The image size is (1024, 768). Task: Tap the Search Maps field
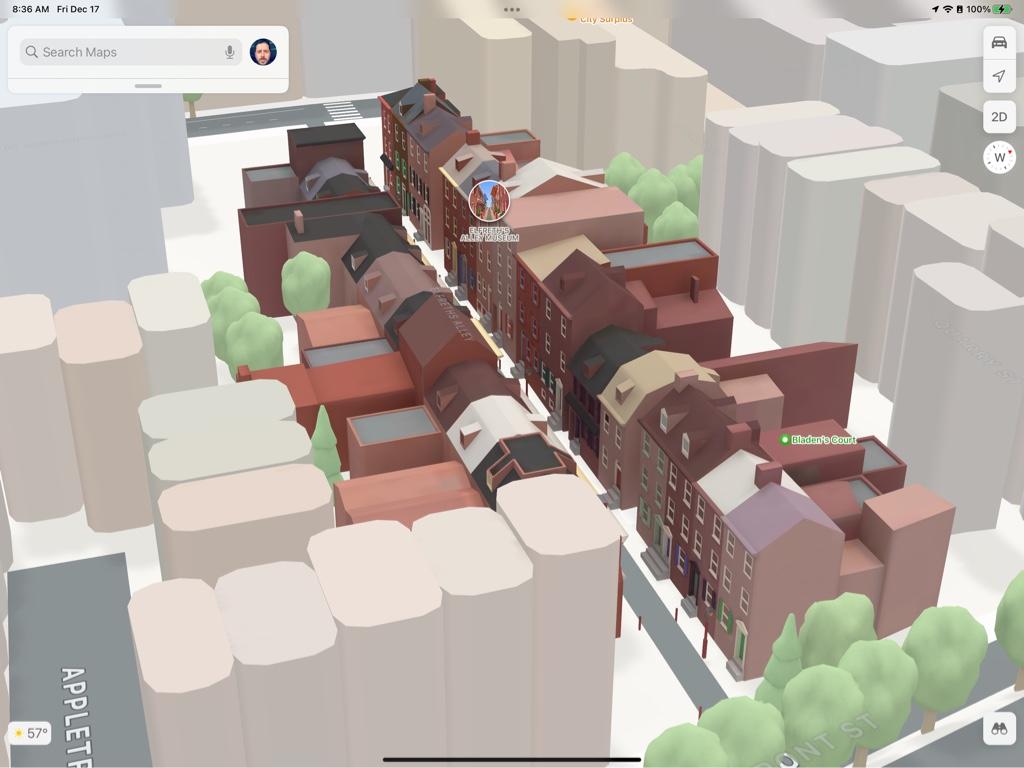click(x=120, y=52)
